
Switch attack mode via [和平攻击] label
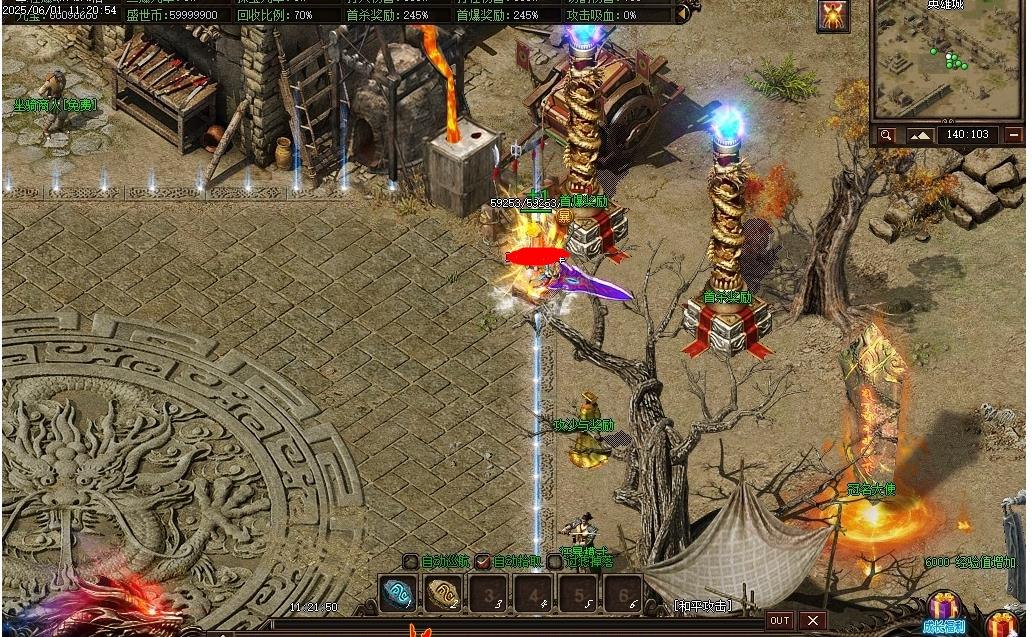(x=702, y=606)
